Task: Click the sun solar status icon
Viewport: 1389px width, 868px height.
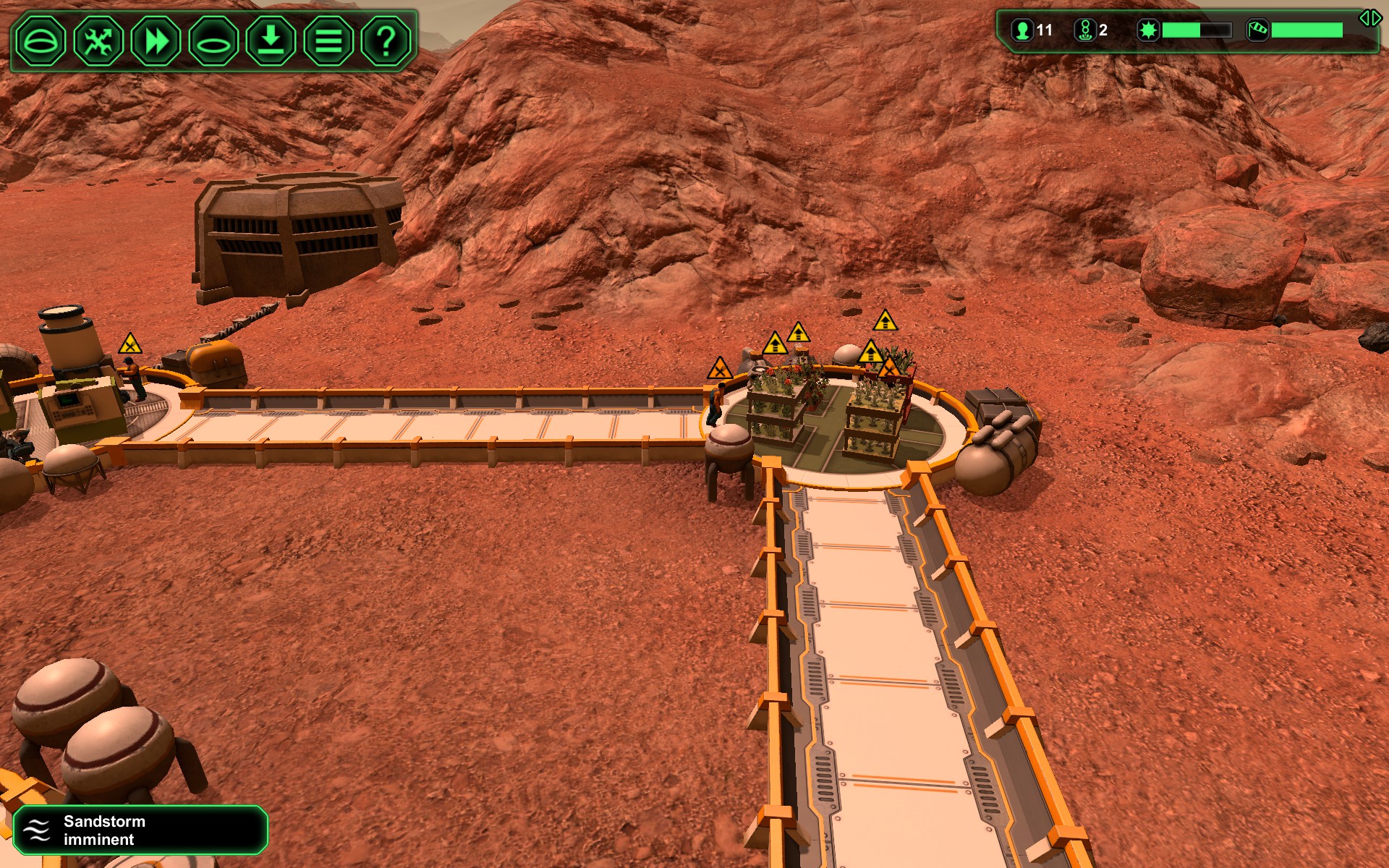Action: (x=1148, y=30)
